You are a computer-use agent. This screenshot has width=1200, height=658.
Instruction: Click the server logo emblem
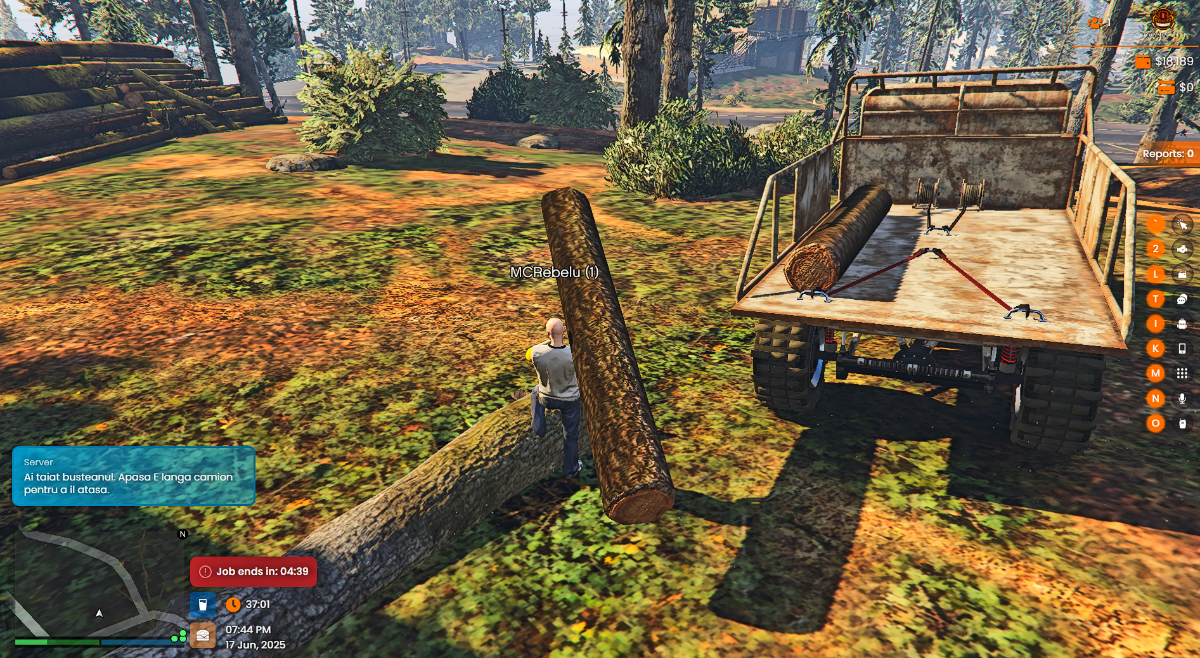1163,19
